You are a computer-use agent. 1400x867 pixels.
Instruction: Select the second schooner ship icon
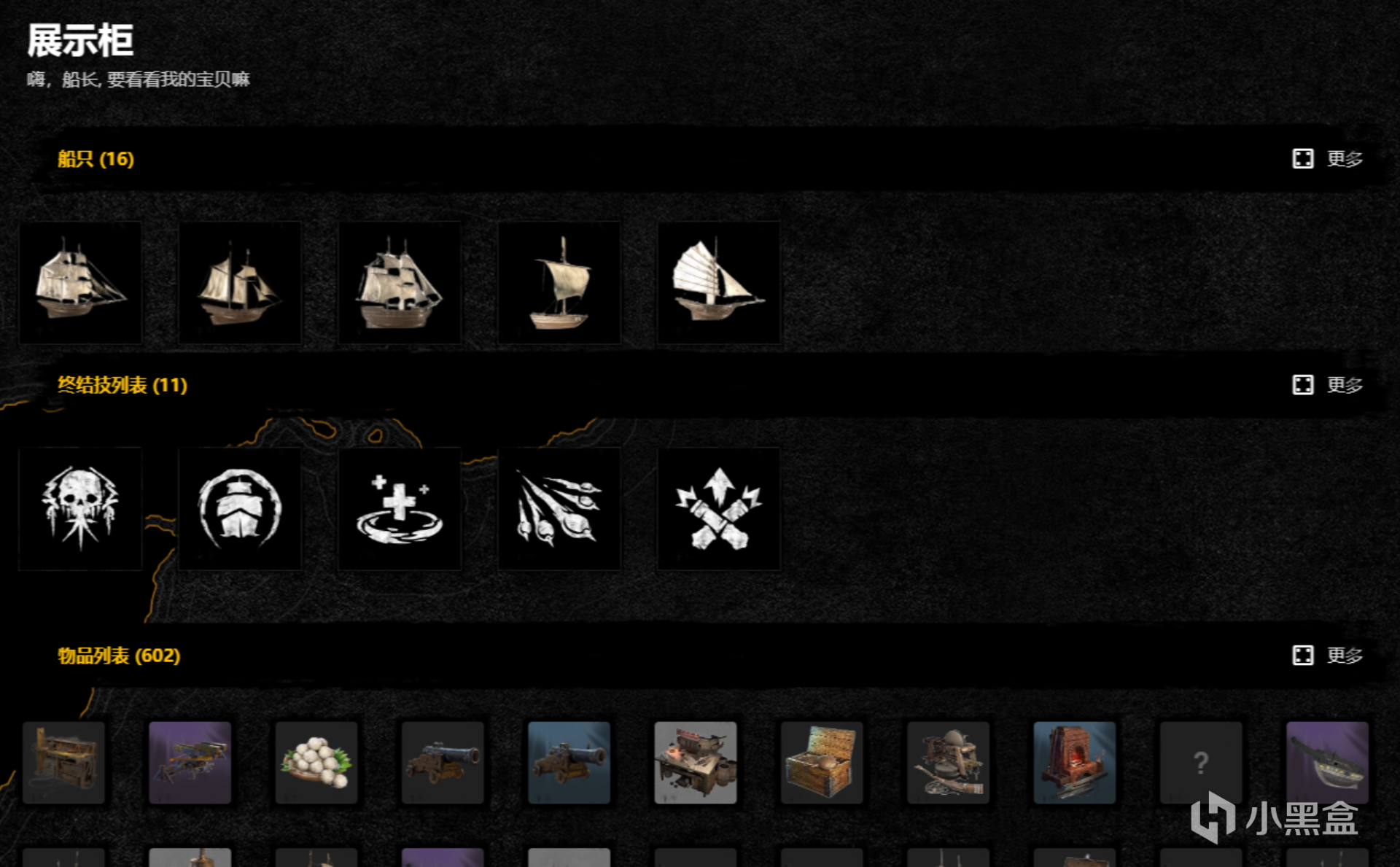click(x=240, y=283)
